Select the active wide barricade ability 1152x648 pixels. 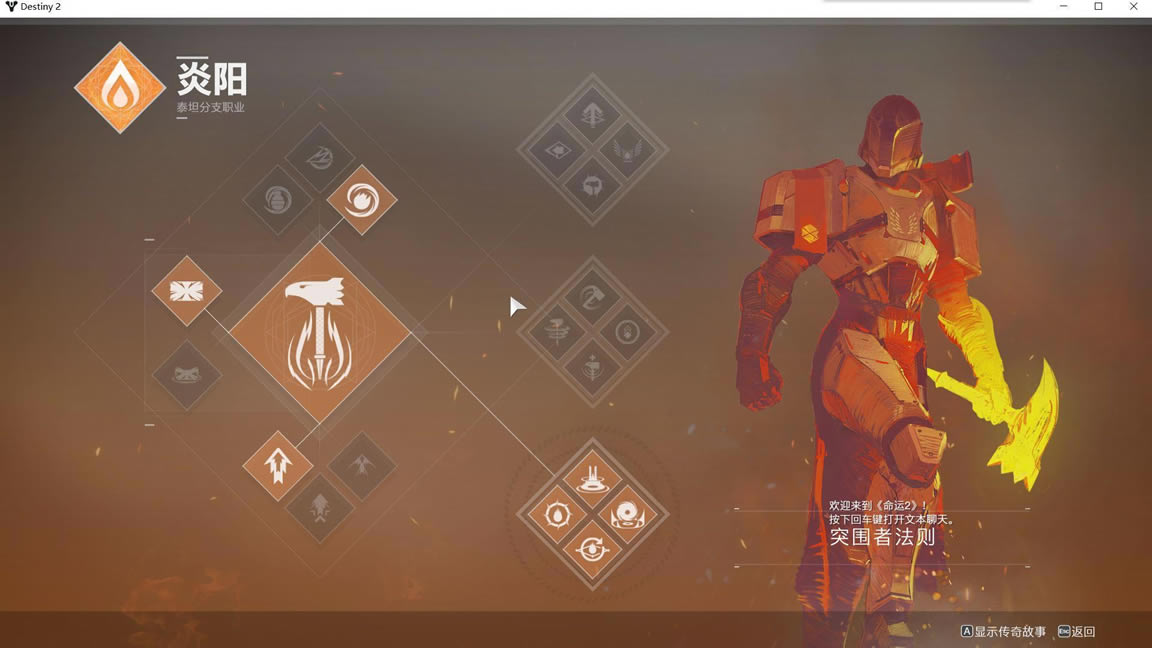pyautogui.click(x=187, y=291)
